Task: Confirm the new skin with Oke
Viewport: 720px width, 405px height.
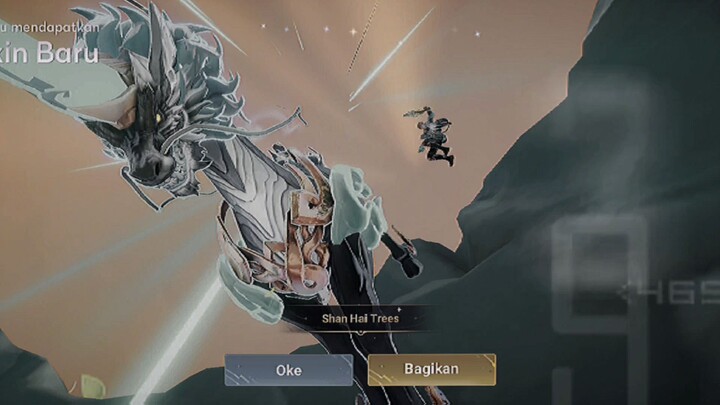Action: [288, 369]
